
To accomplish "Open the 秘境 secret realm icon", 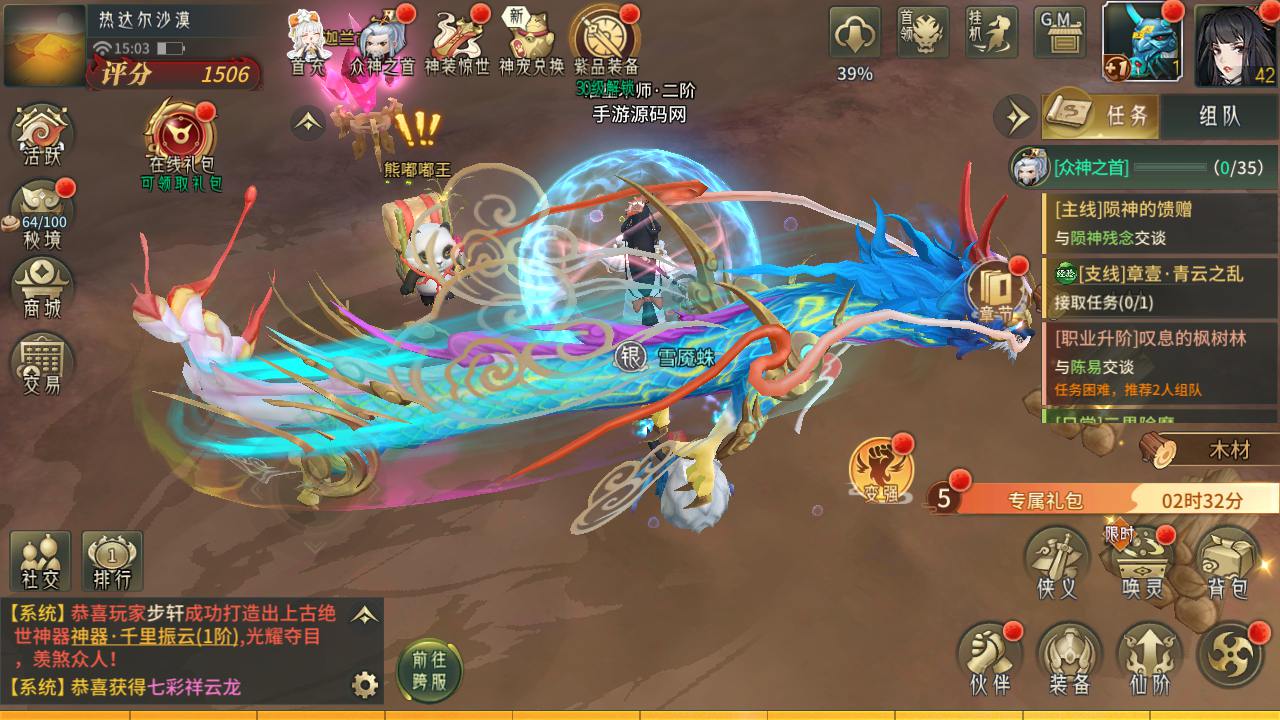I will click(42, 213).
